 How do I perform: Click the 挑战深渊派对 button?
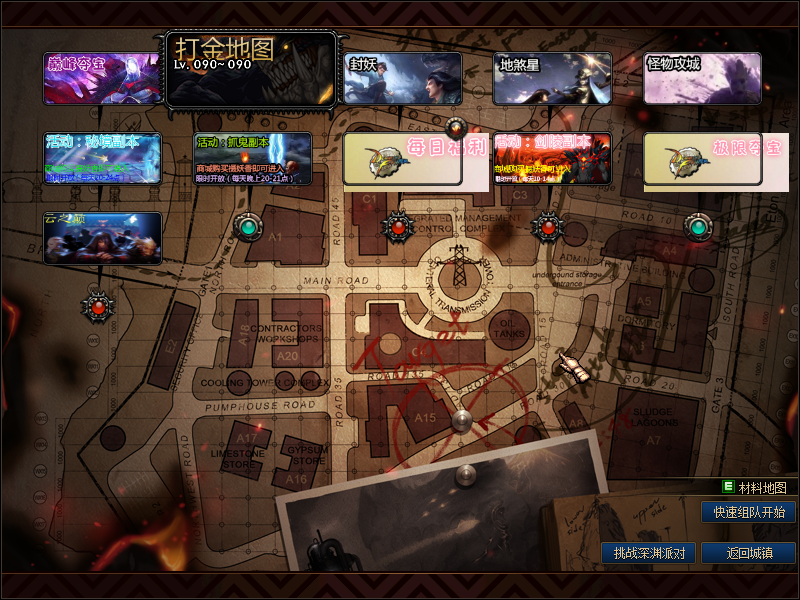click(648, 553)
